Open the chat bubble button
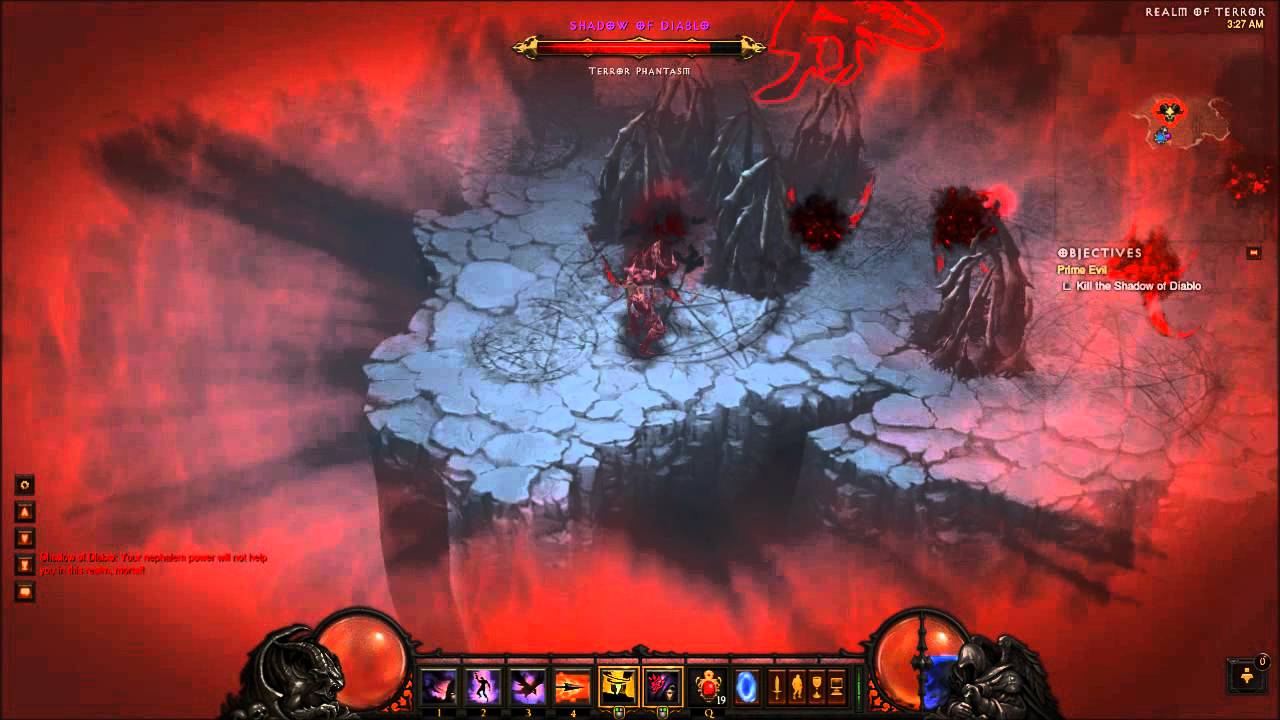 26,591
